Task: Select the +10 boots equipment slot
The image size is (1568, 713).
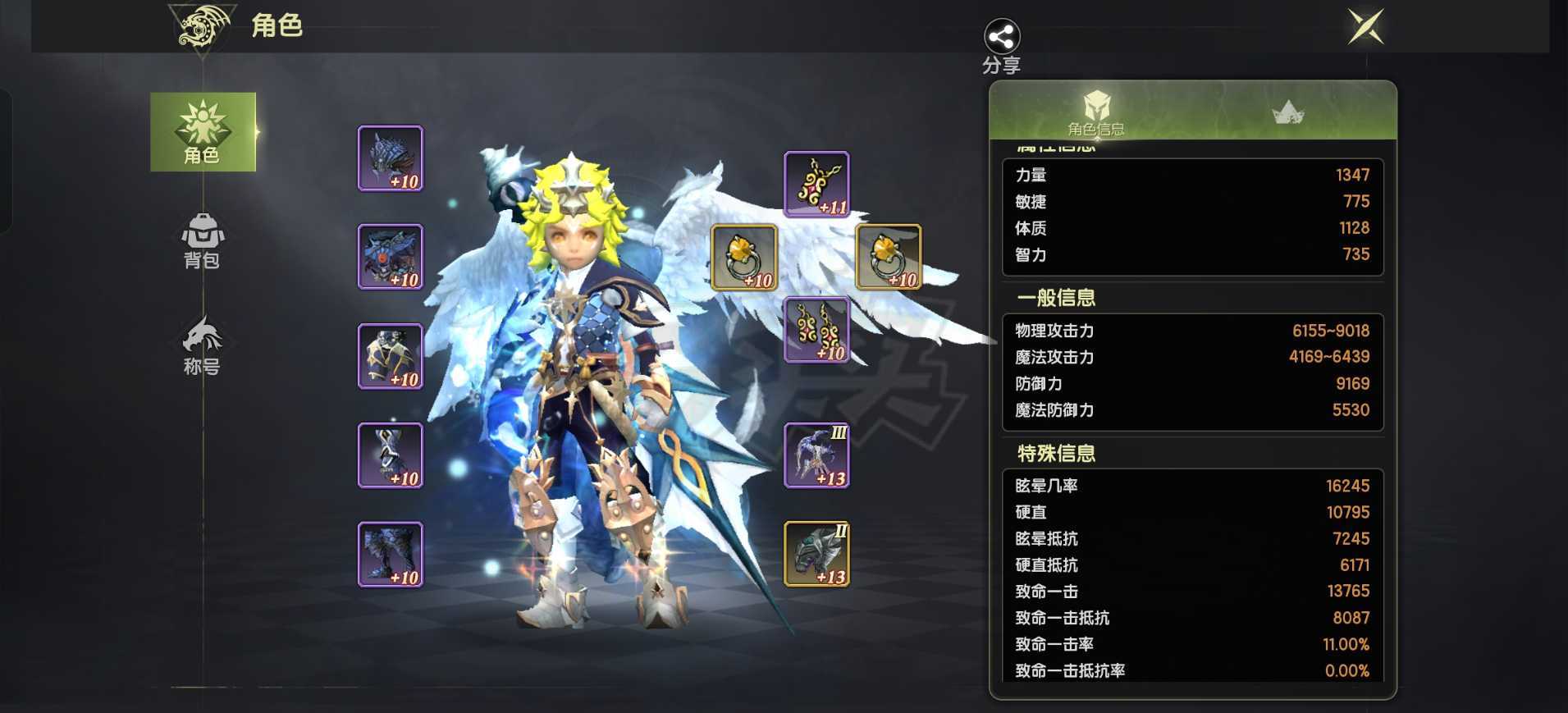Action: (391, 554)
